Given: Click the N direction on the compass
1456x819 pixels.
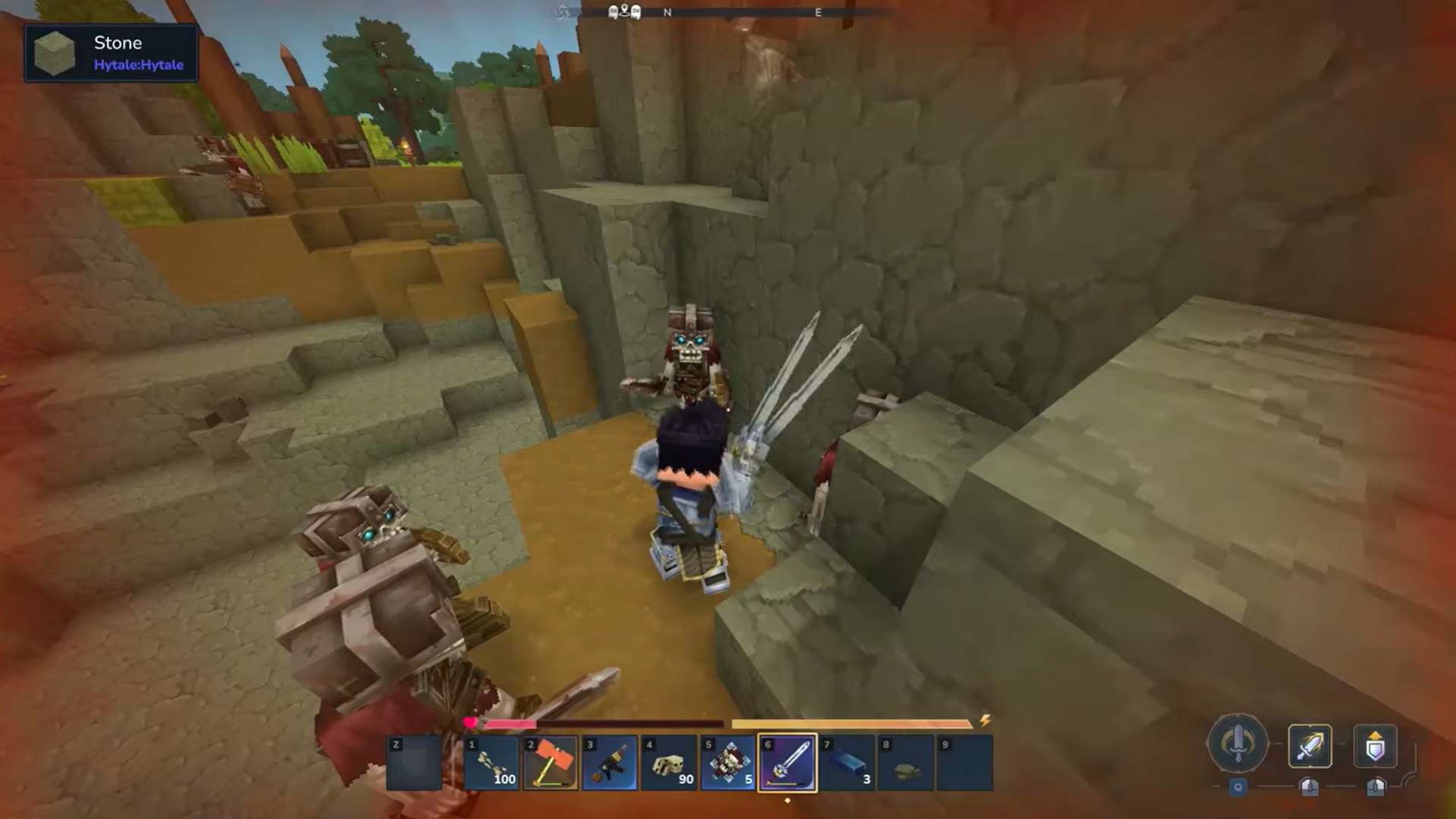Looking at the screenshot, I should tap(666, 12).
